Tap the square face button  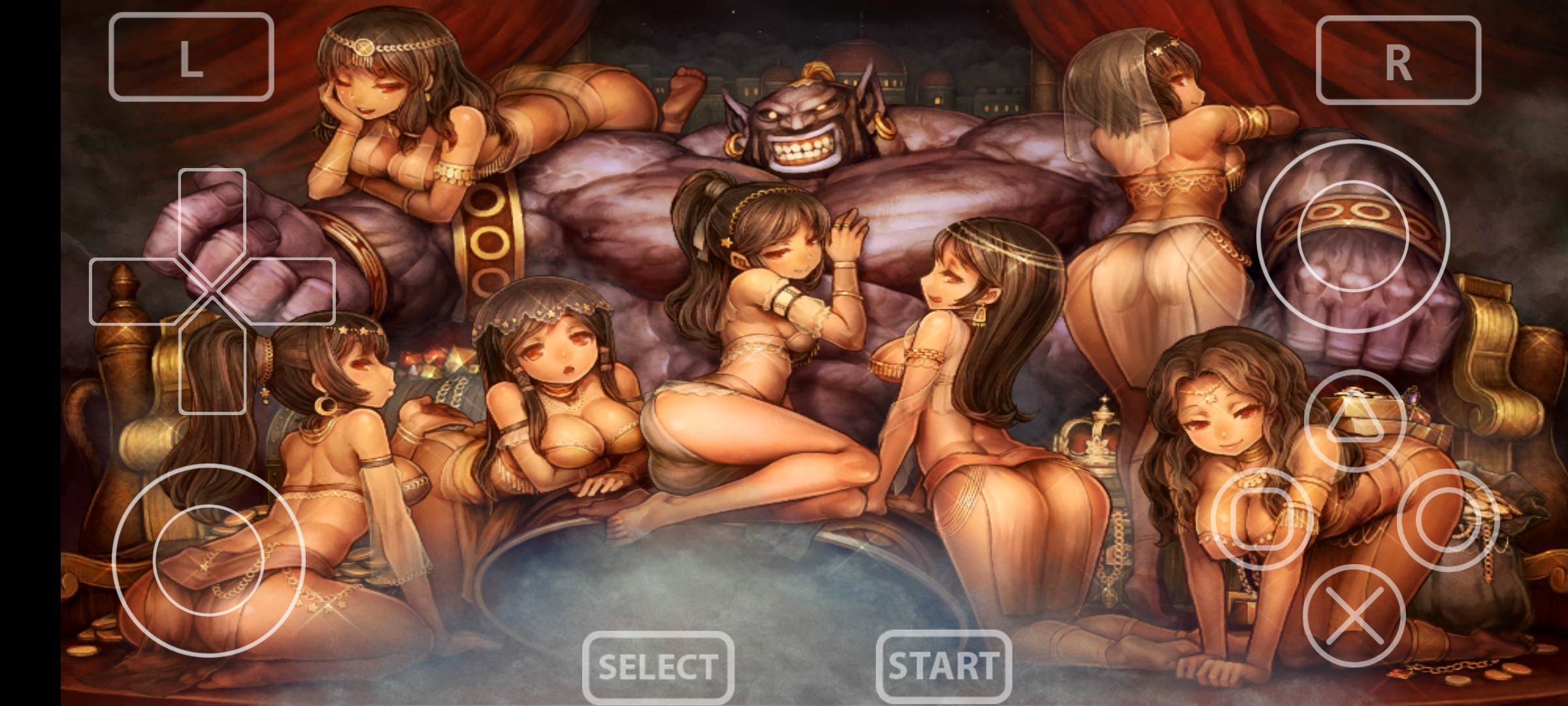pos(1261,518)
